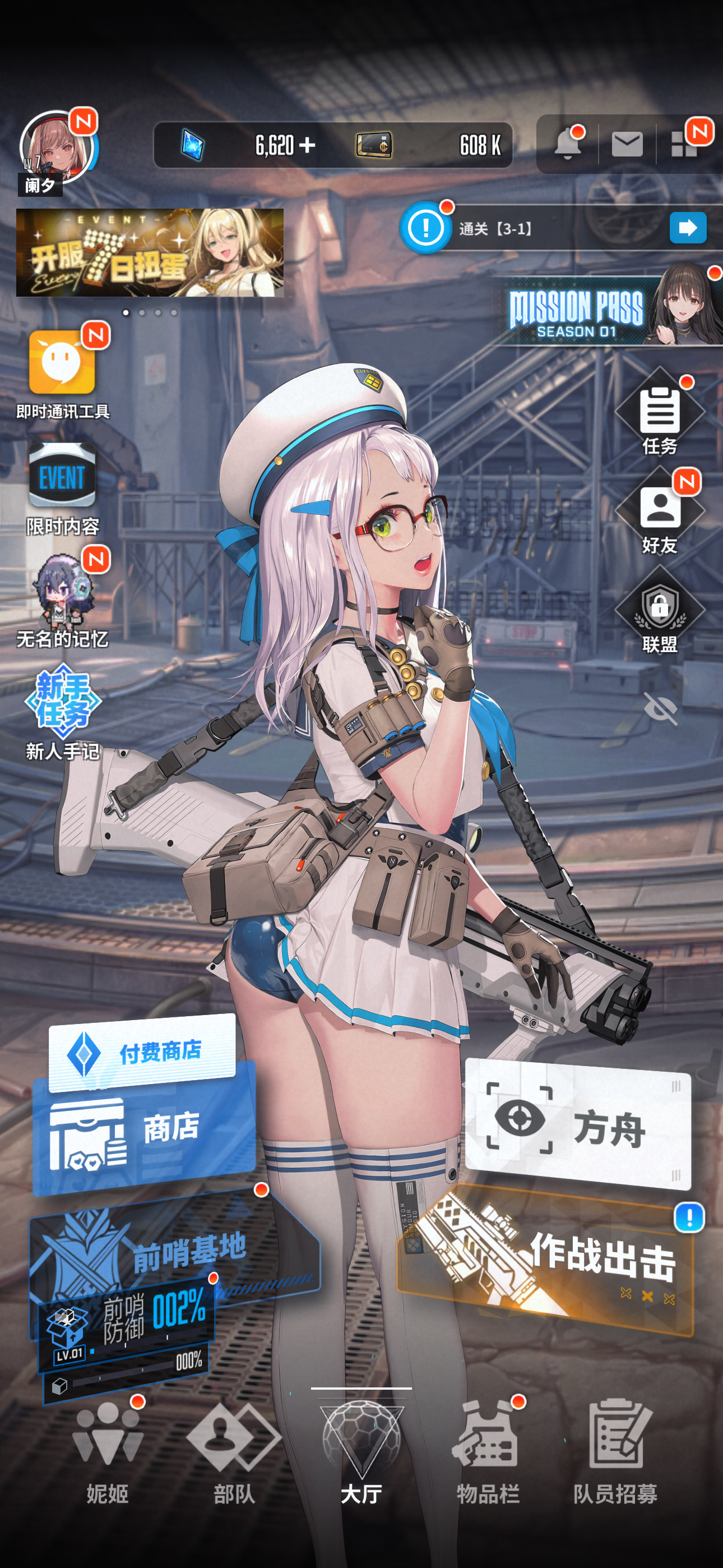Switch to the 队员招募 recruit tab
The image size is (723, 1568).
pyautogui.click(x=615, y=1449)
